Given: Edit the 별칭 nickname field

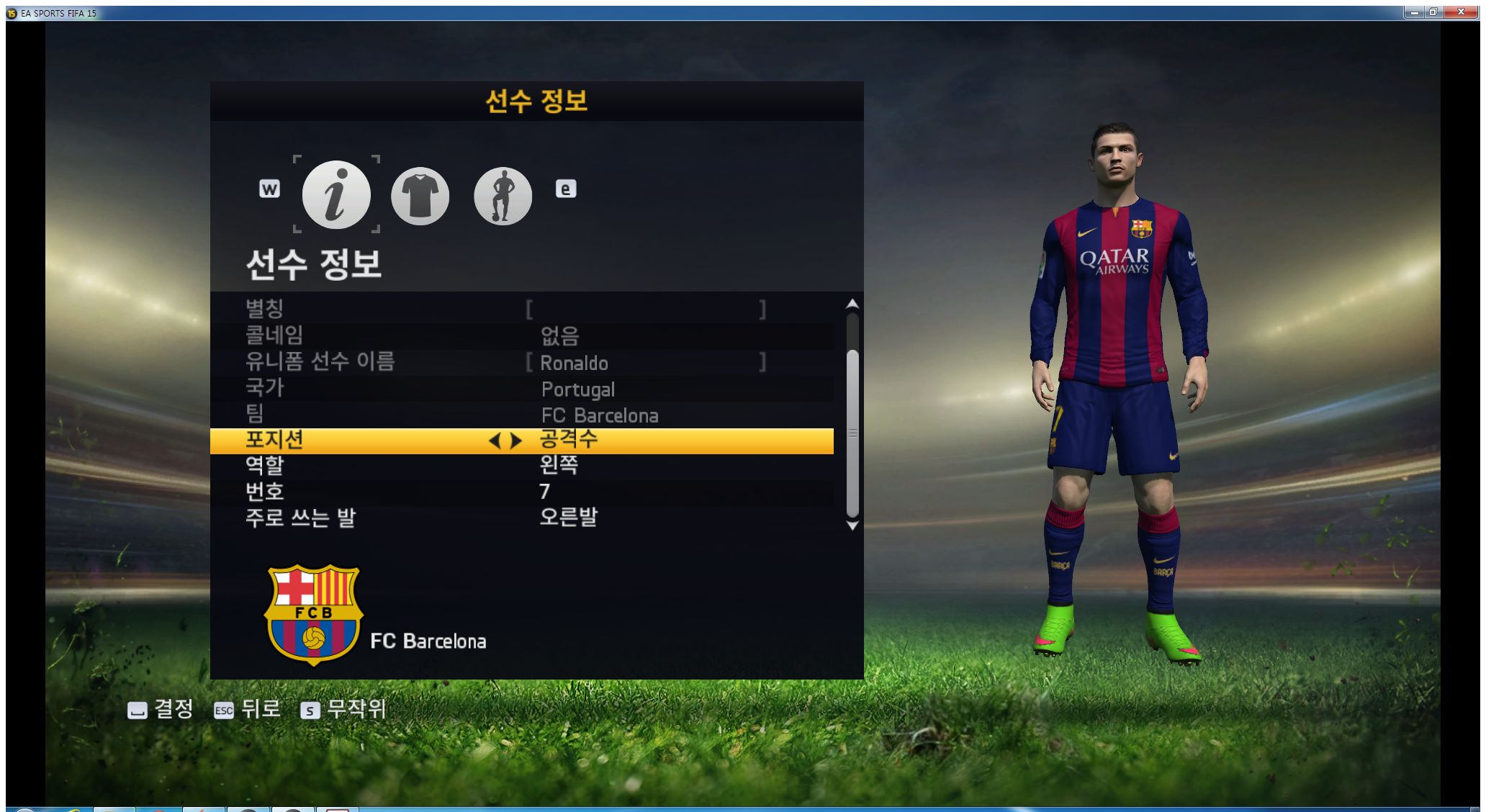Looking at the screenshot, I should pos(645,310).
